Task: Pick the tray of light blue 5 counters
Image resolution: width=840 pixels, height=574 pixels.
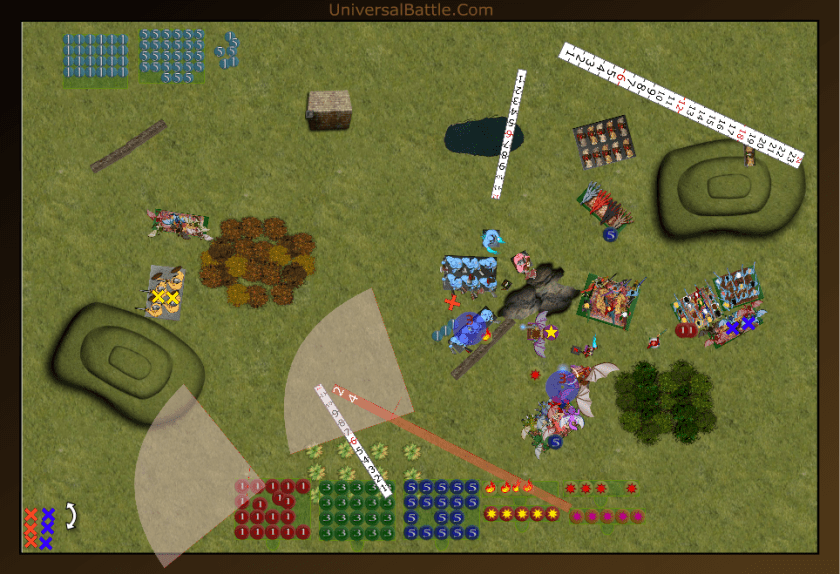Action: [173, 54]
